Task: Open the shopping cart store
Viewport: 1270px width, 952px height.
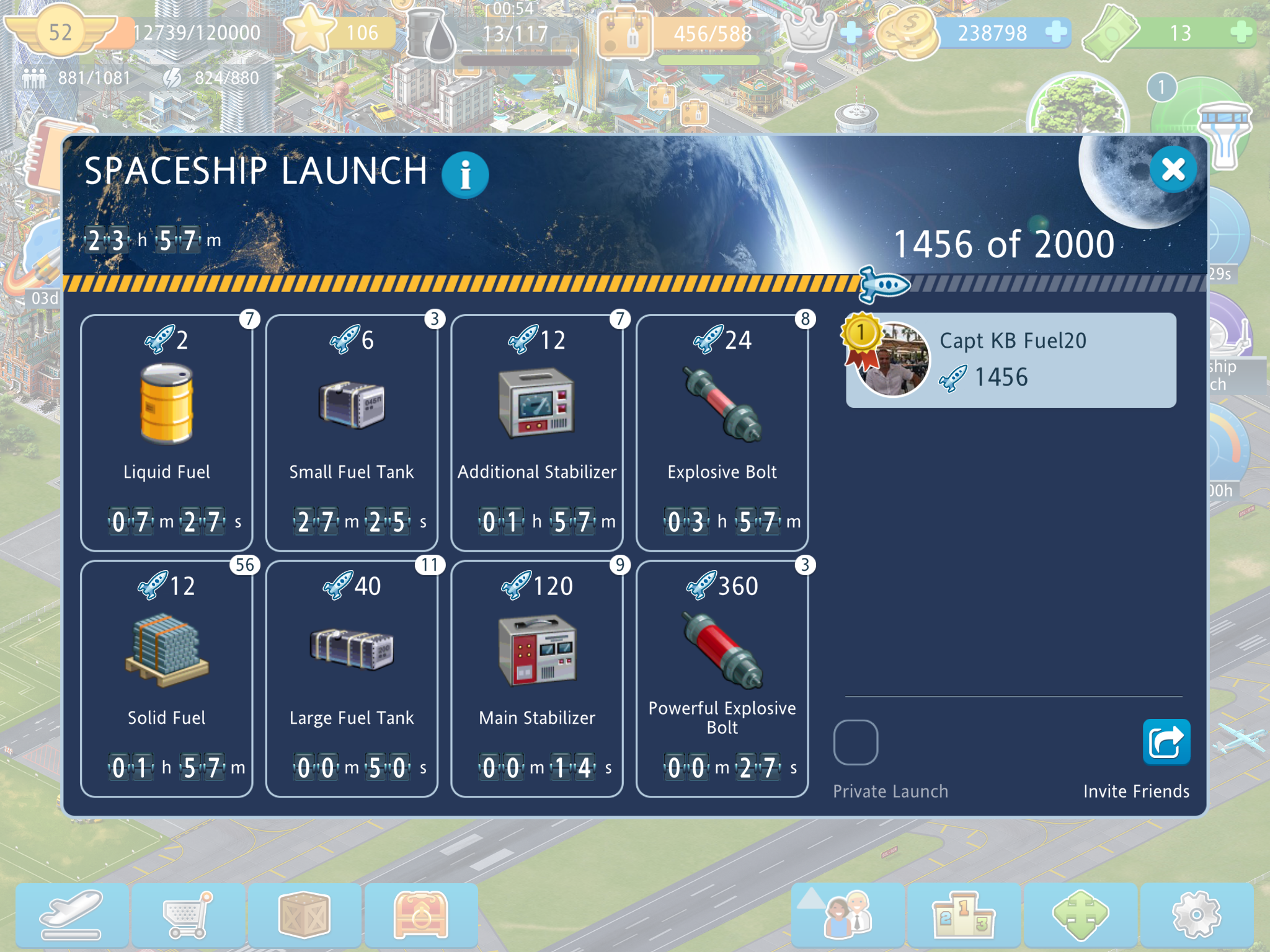Action: pyautogui.click(x=189, y=915)
